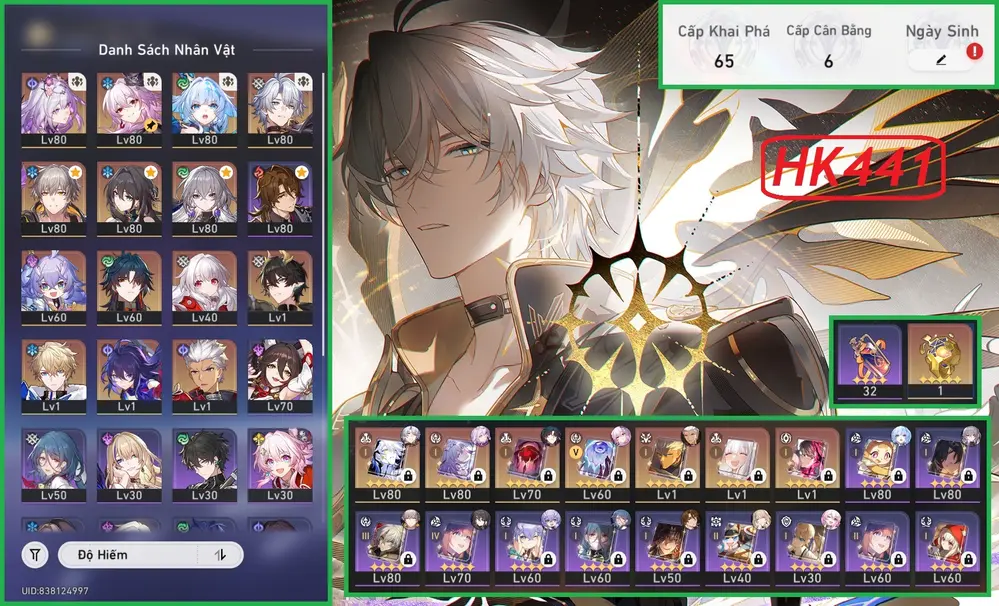The image size is (999, 606).
Task: Select the Lv50 light cone card
Action: click(x=668, y=549)
